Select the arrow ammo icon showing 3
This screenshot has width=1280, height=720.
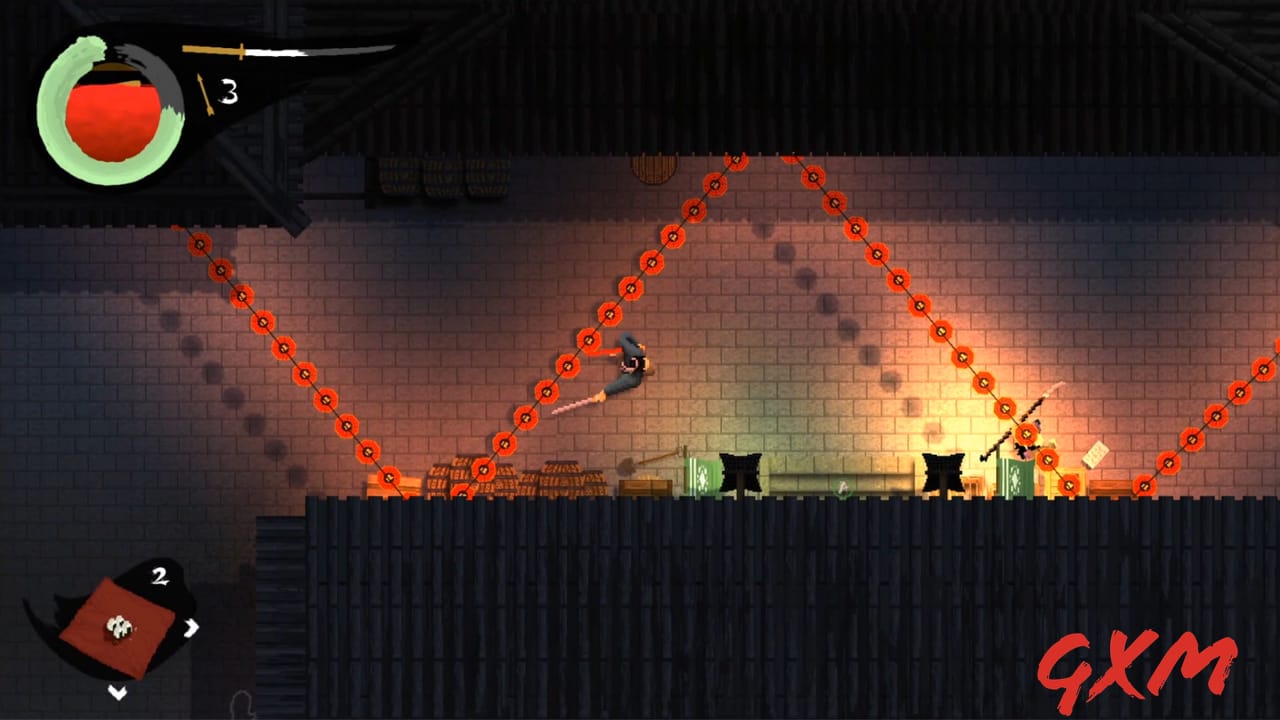pyautogui.click(x=206, y=93)
